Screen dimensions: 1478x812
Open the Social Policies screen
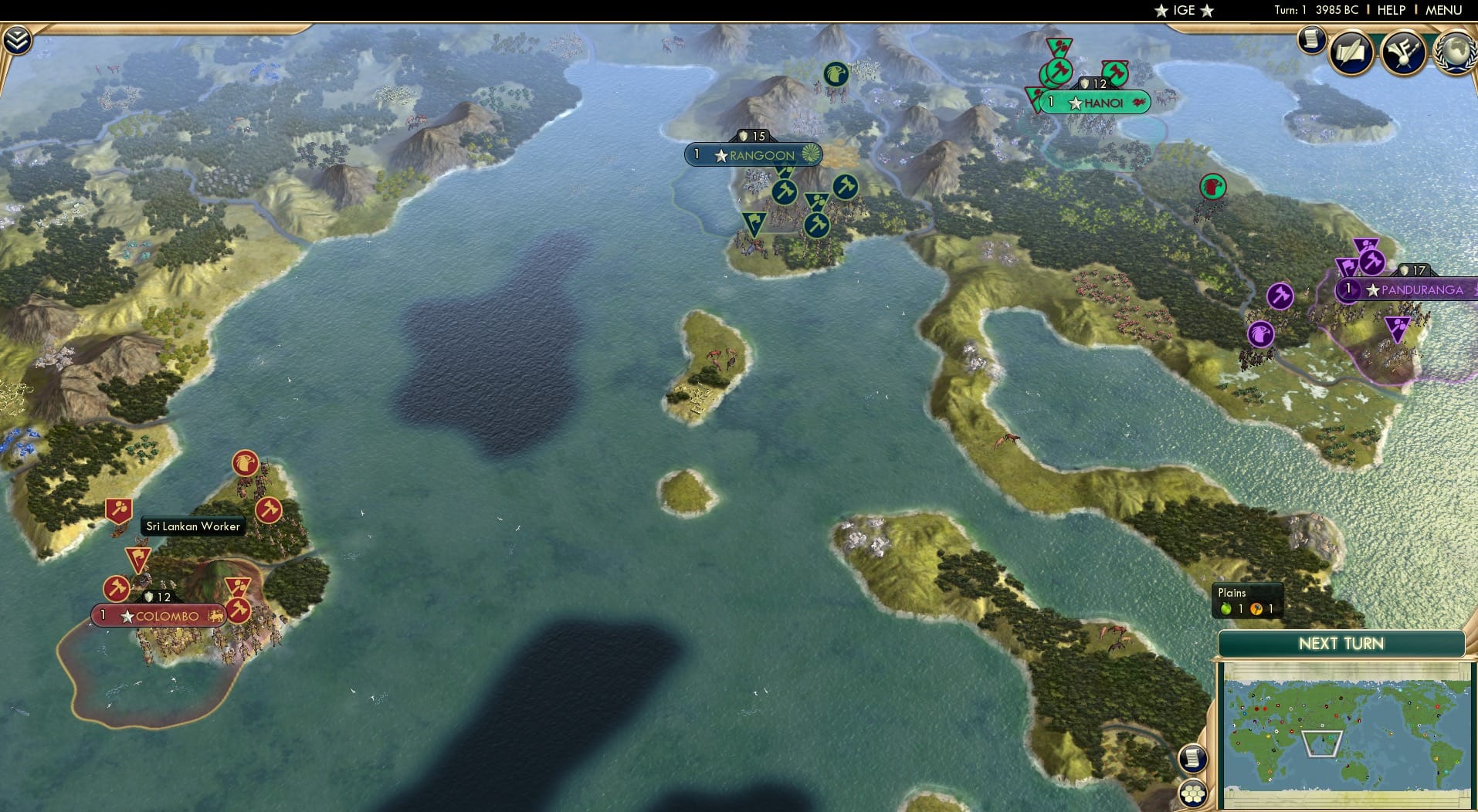(1350, 52)
